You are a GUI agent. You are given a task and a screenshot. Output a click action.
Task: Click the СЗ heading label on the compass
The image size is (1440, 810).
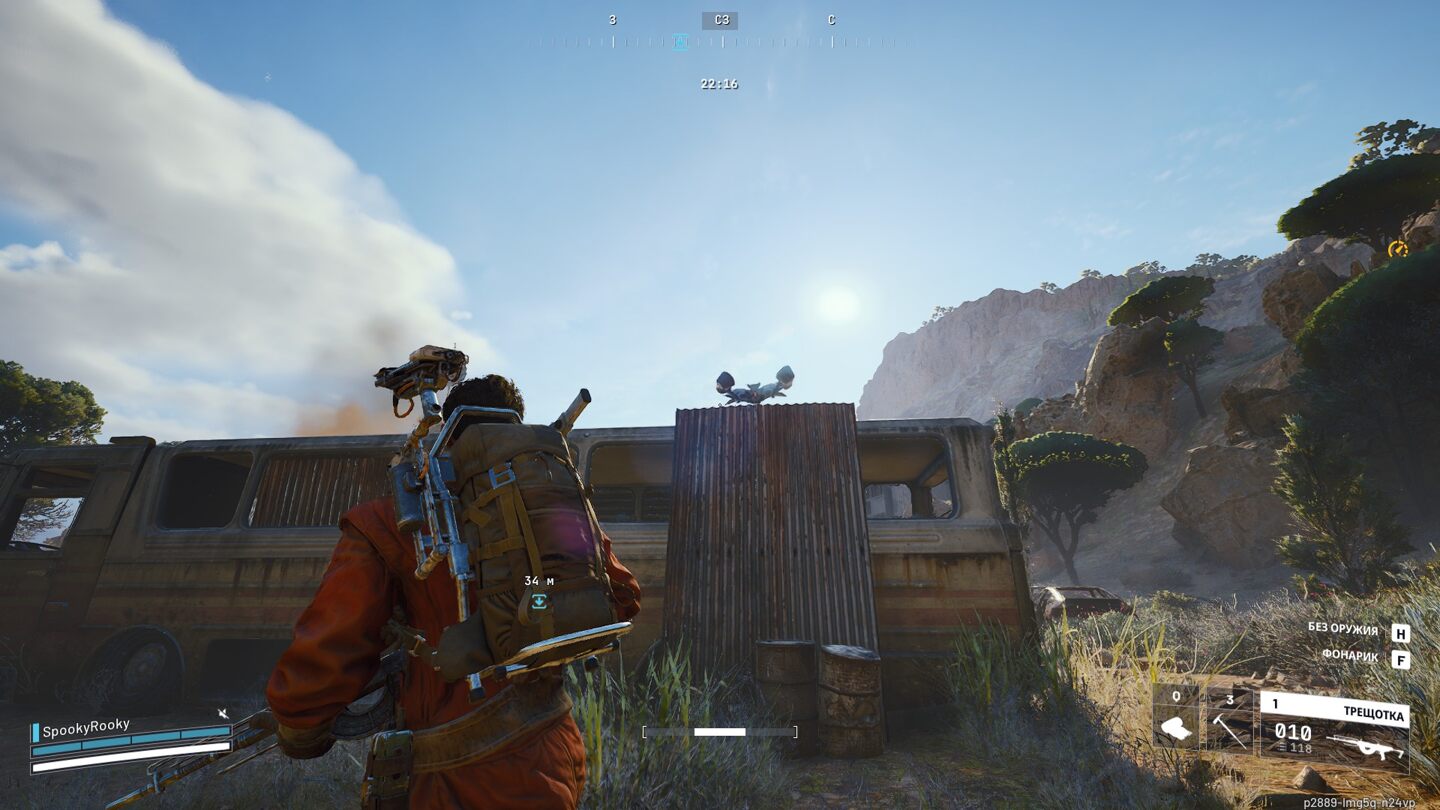(x=720, y=20)
